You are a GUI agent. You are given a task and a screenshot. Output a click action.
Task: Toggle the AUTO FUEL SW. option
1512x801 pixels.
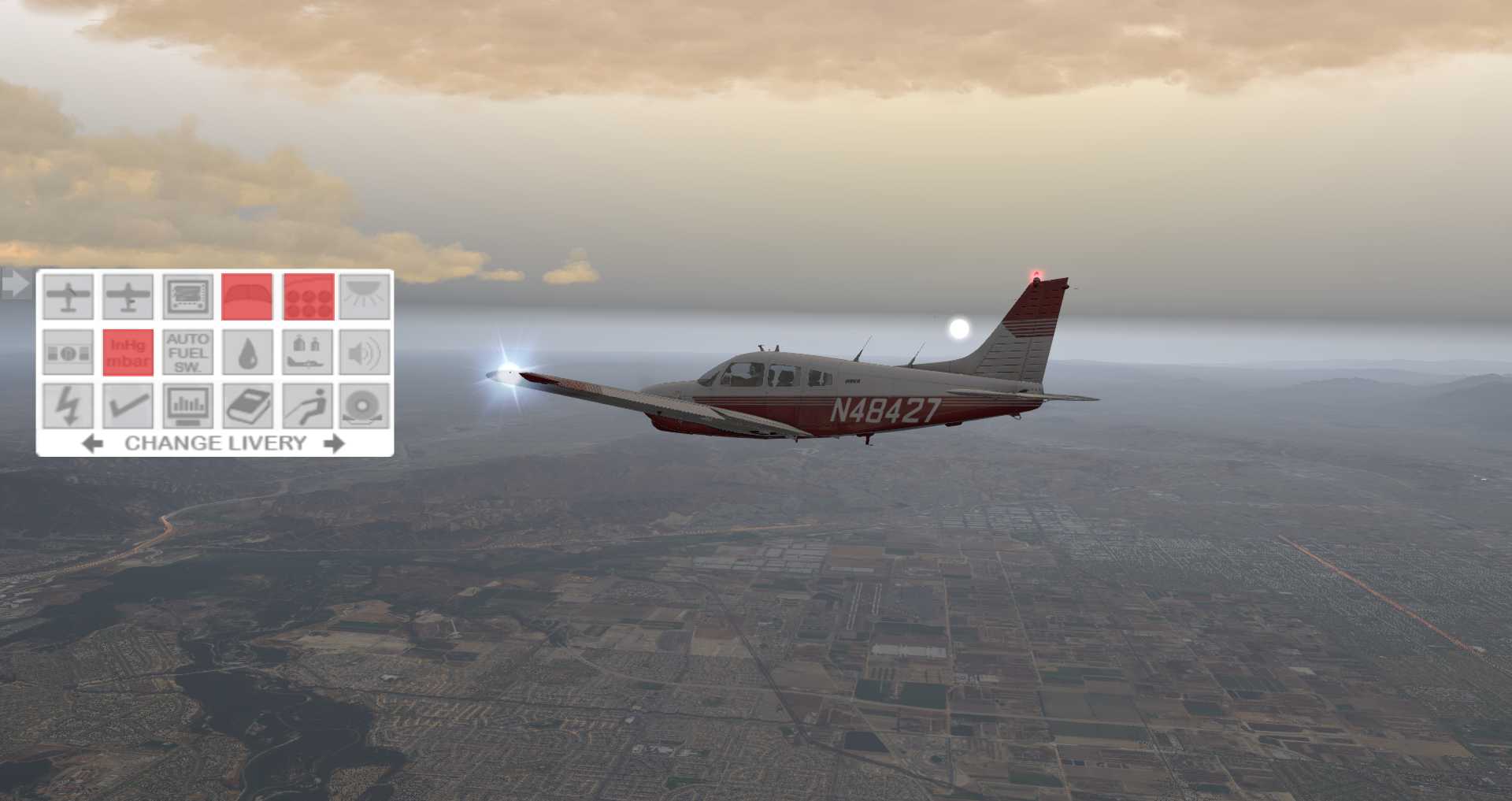pos(187,352)
